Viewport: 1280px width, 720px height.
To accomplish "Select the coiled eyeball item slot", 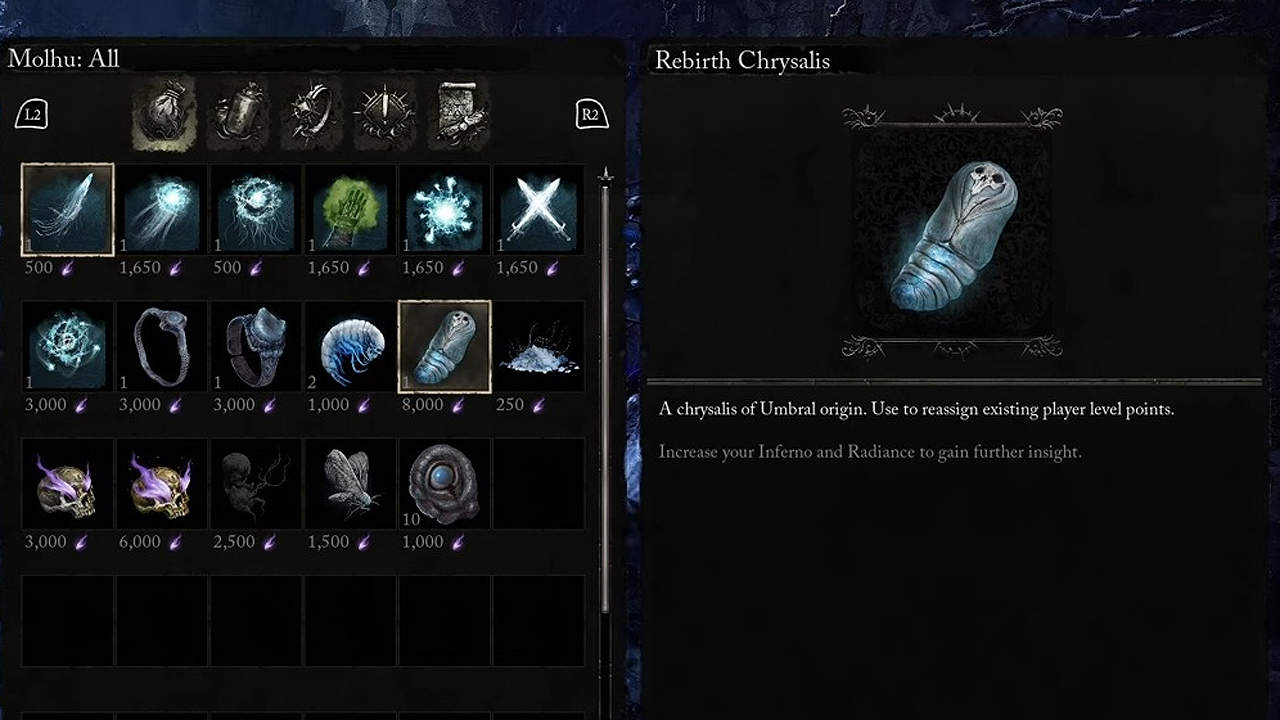I will point(445,484).
